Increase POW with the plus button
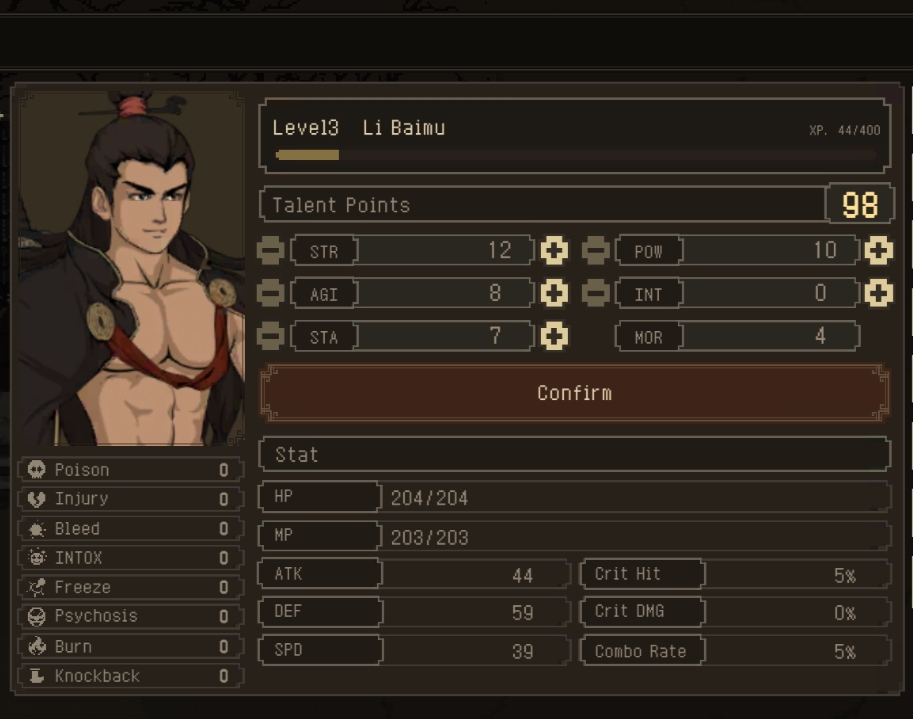Viewport: 913px width, 719px height. coord(878,250)
